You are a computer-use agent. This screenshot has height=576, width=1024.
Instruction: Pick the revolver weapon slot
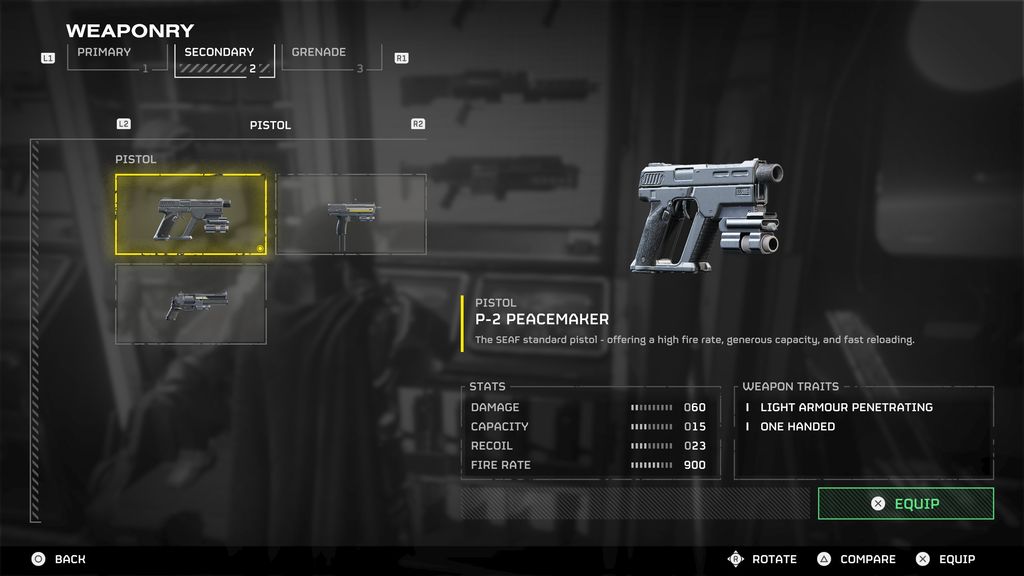click(191, 303)
